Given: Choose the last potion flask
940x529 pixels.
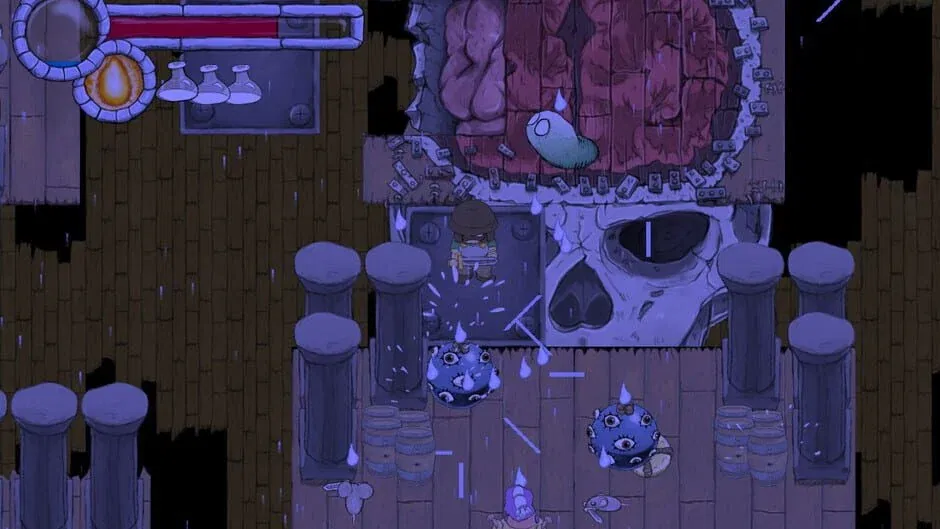Looking at the screenshot, I should [x=244, y=86].
